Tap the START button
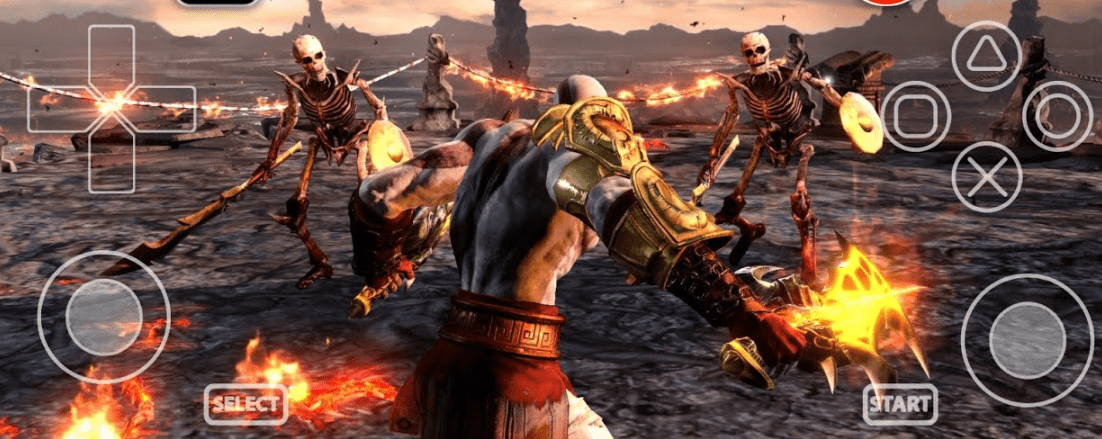1102x439 pixels. [x=900, y=404]
